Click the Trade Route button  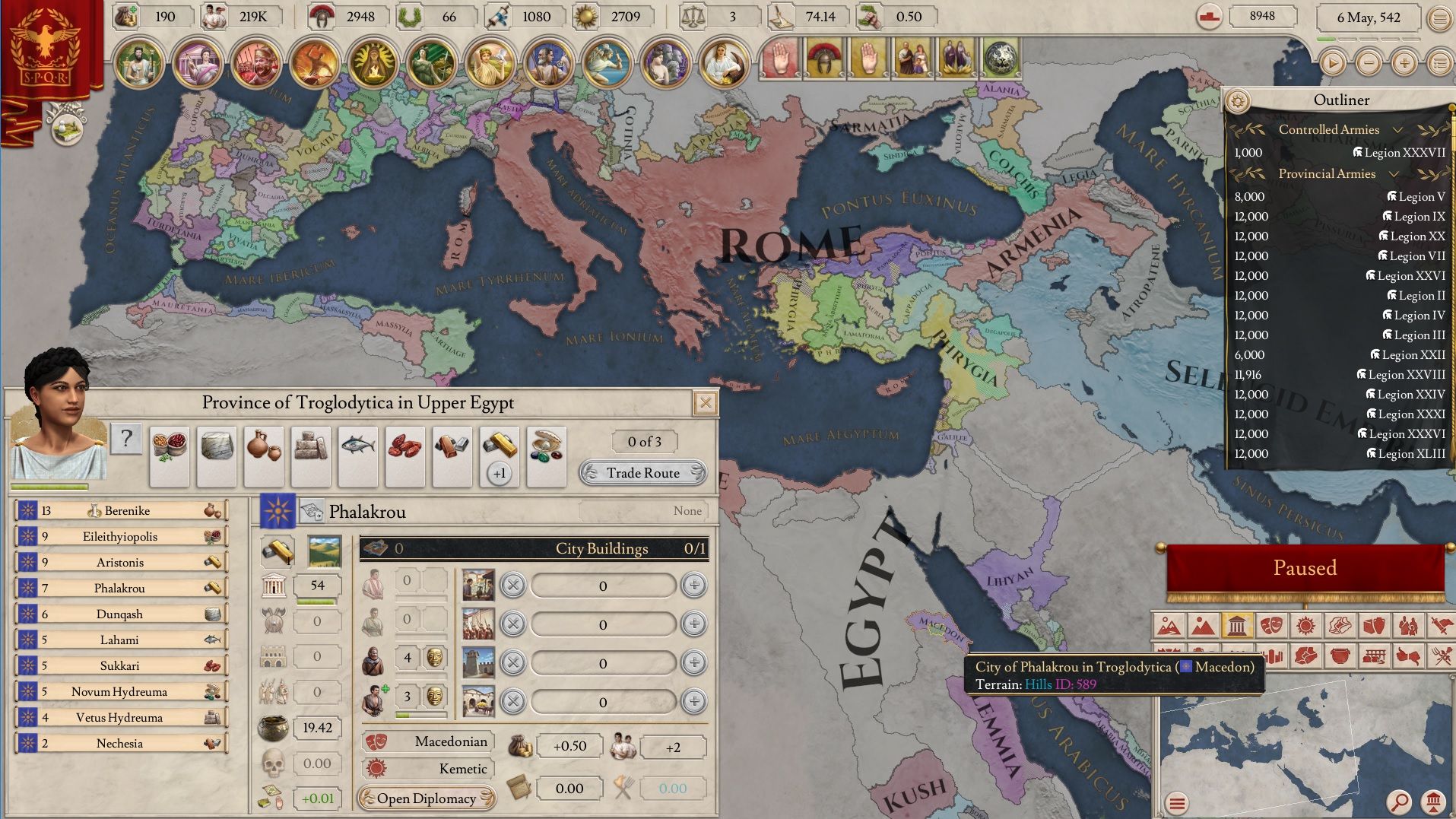[642, 473]
